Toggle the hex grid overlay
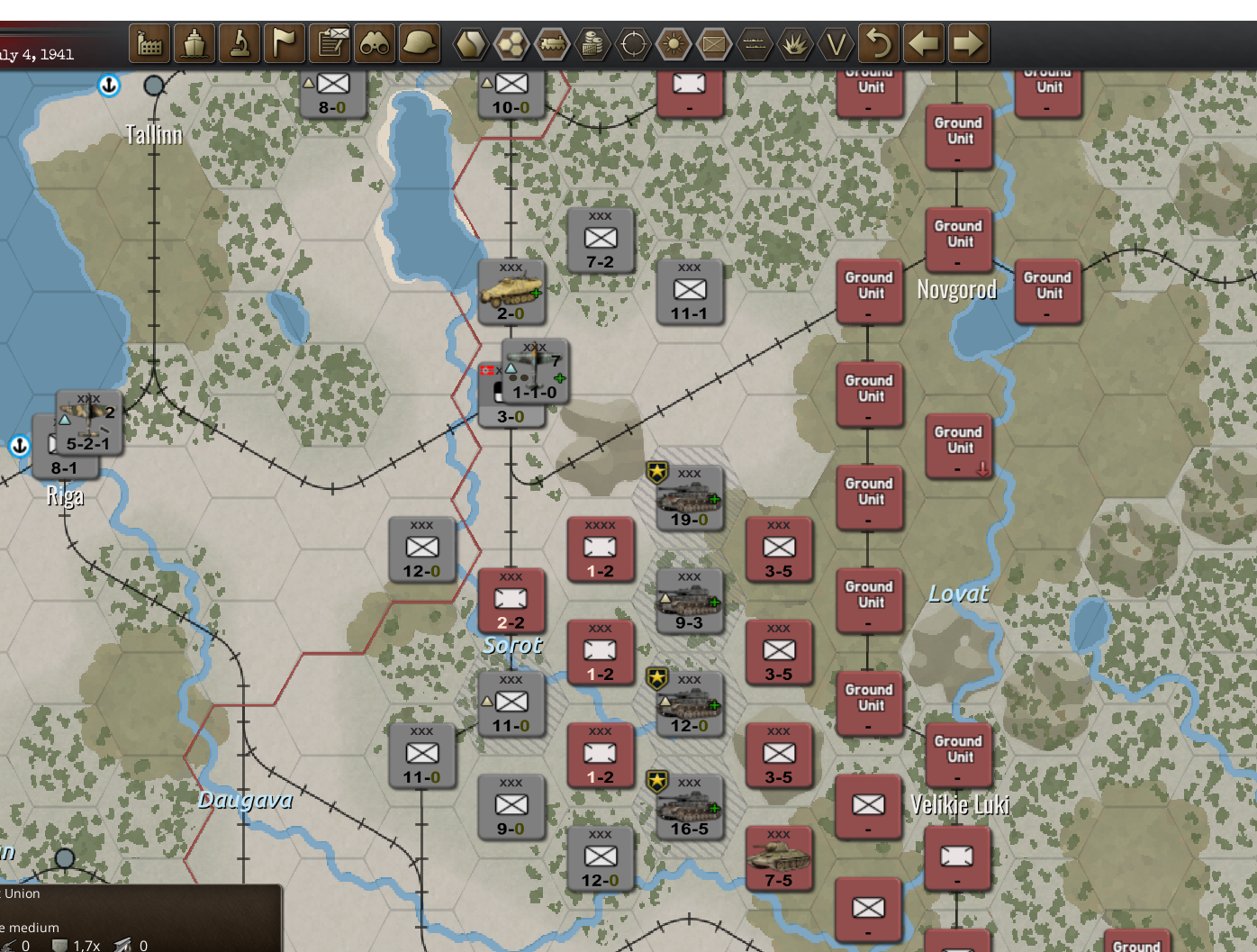This screenshot has width=1257, height=952. (509, 42)
